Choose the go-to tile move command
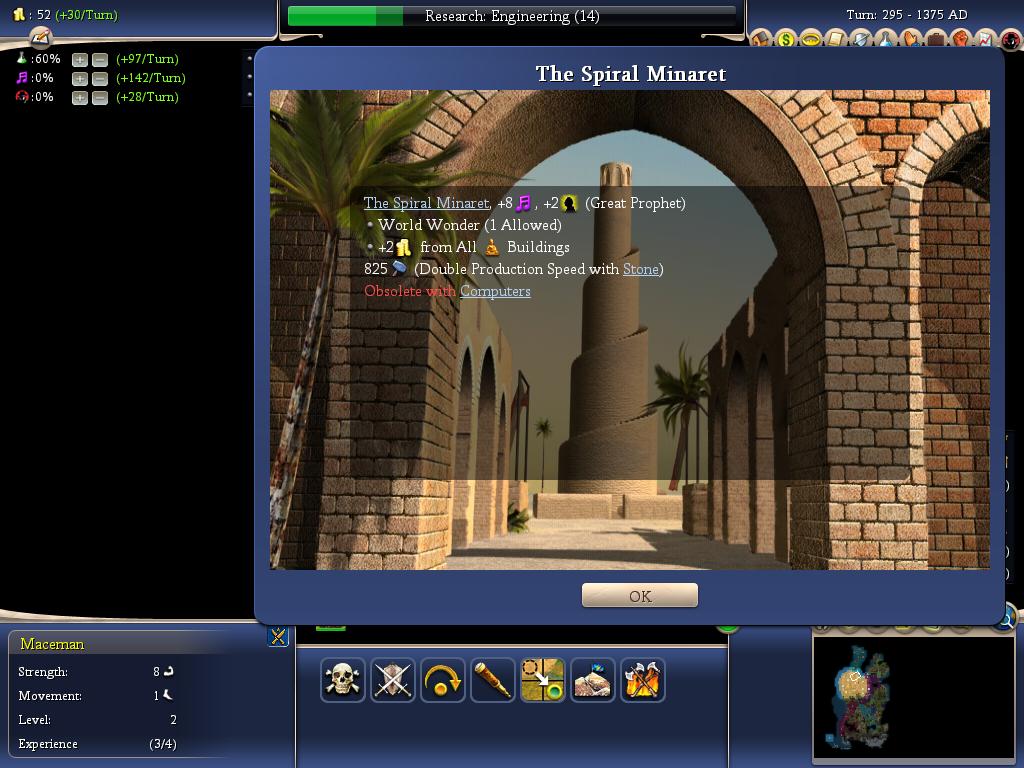Screen dimensions: 1024x768 543,680
